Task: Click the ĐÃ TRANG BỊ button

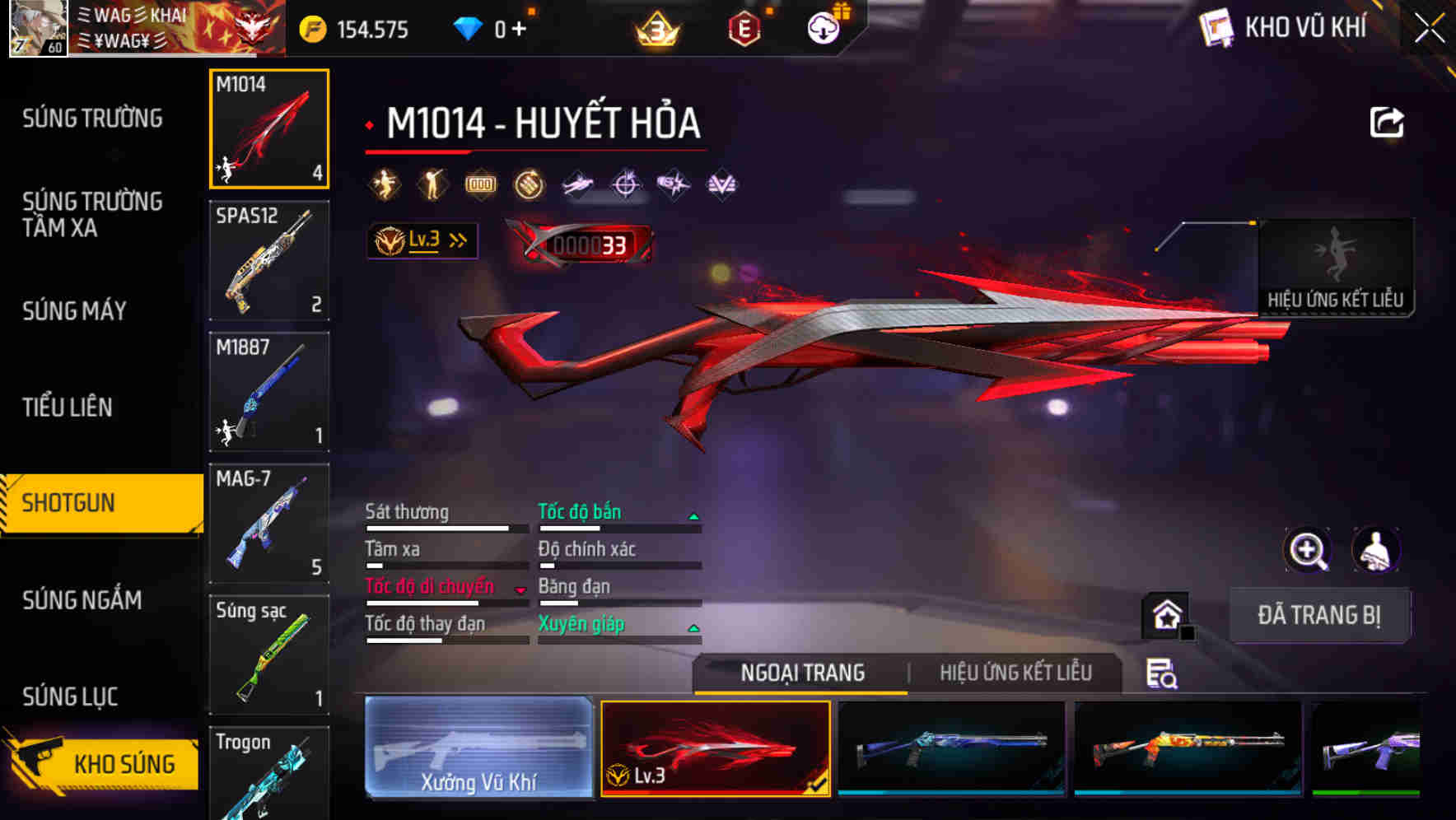Action: coord(1319,614)
